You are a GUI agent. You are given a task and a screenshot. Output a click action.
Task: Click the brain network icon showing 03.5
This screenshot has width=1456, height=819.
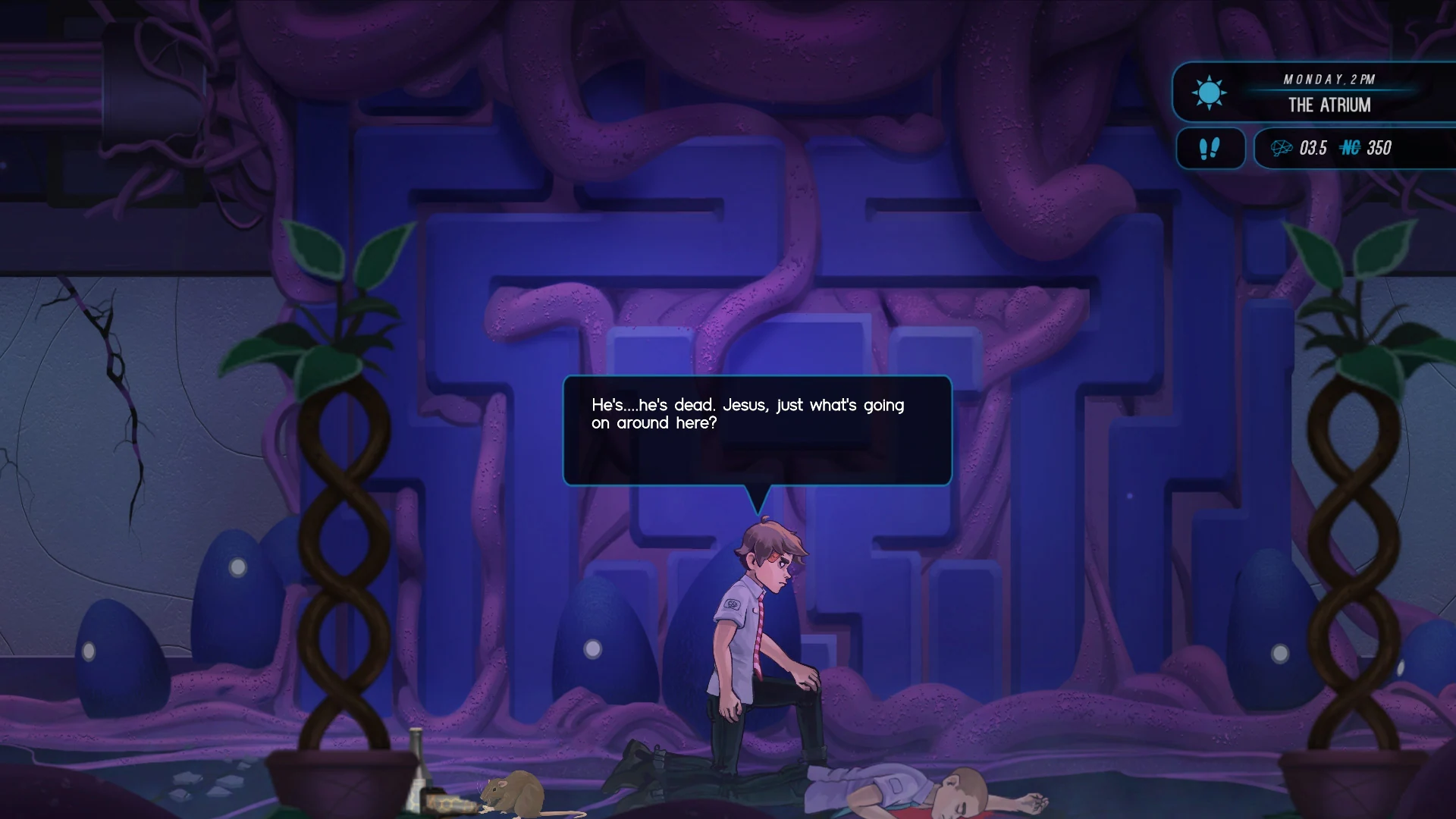click(x=1282, y=149)
